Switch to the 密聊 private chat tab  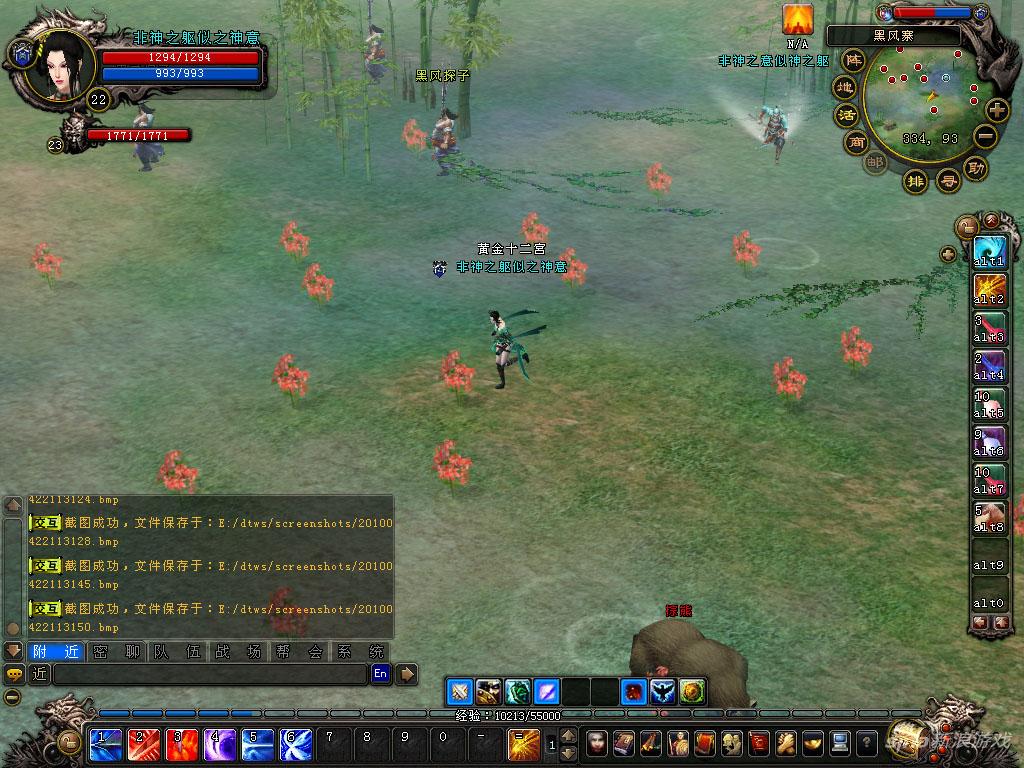pyautogui.click(x=116, y=651)
